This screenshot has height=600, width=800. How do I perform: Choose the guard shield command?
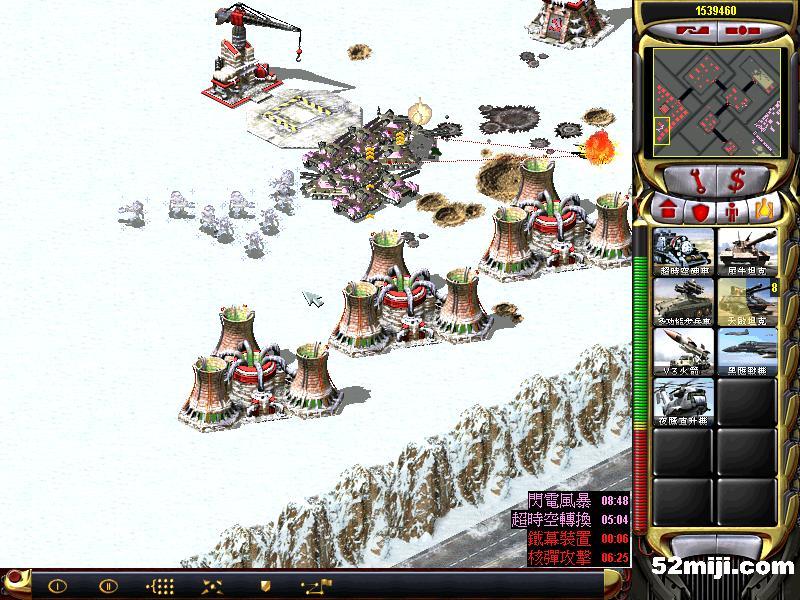pos(265,585)
